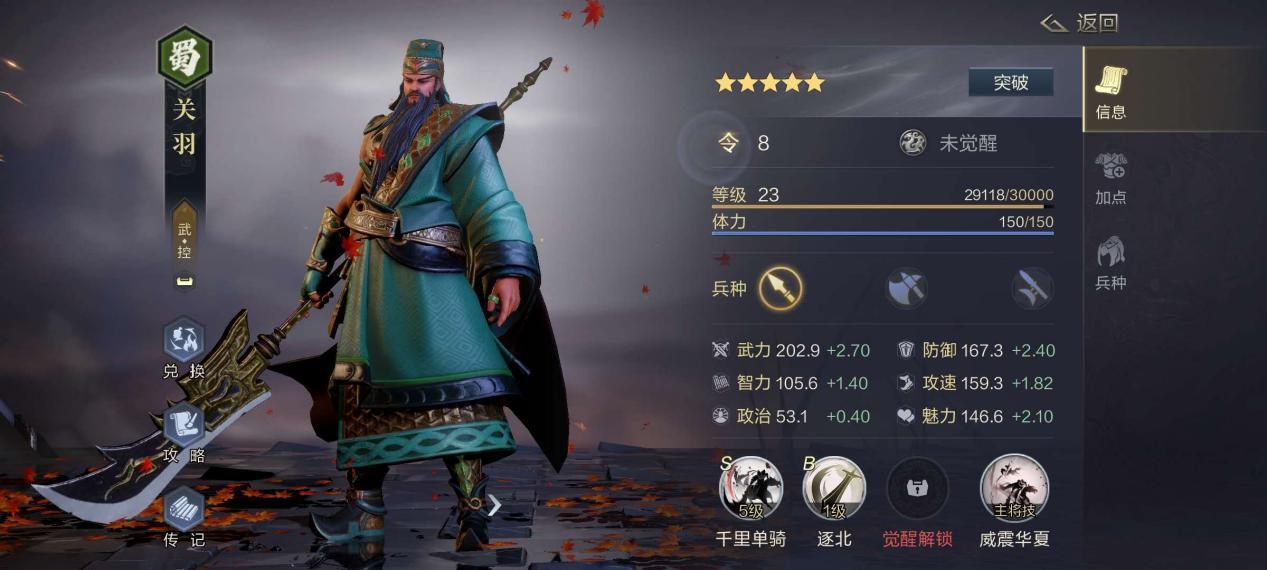The height and width of the screenshot is (570, 1267).
Task: Click the arrow to show the next hero
Action: click(x=494, y=505)
